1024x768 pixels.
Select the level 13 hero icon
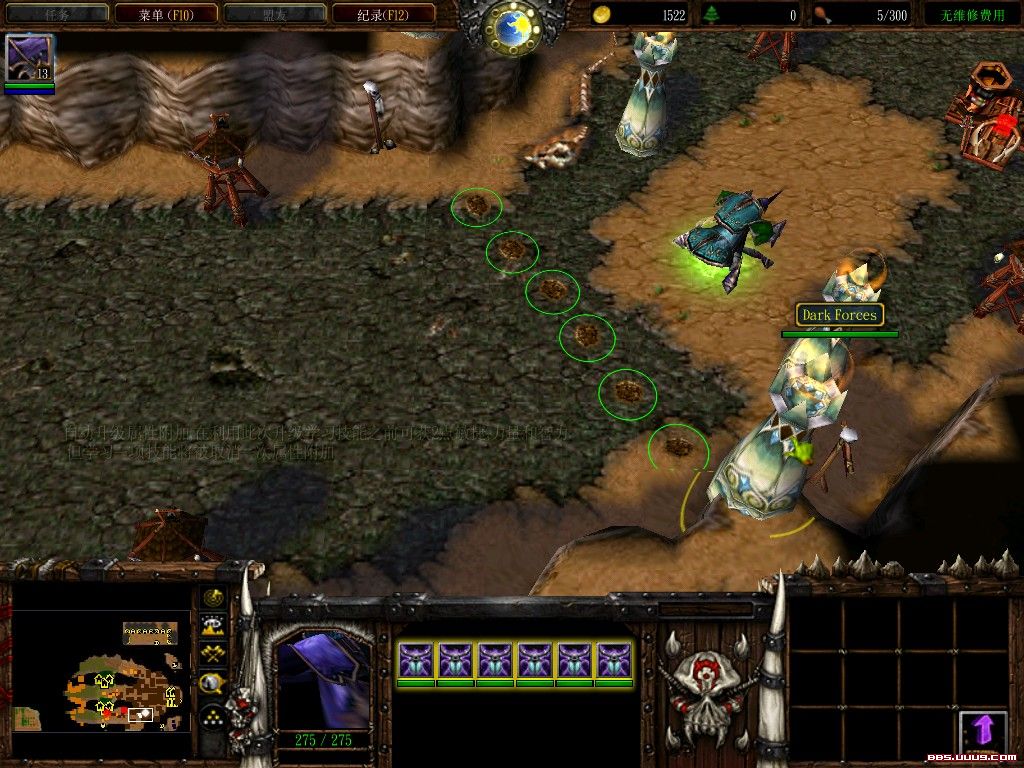(29, 58)
